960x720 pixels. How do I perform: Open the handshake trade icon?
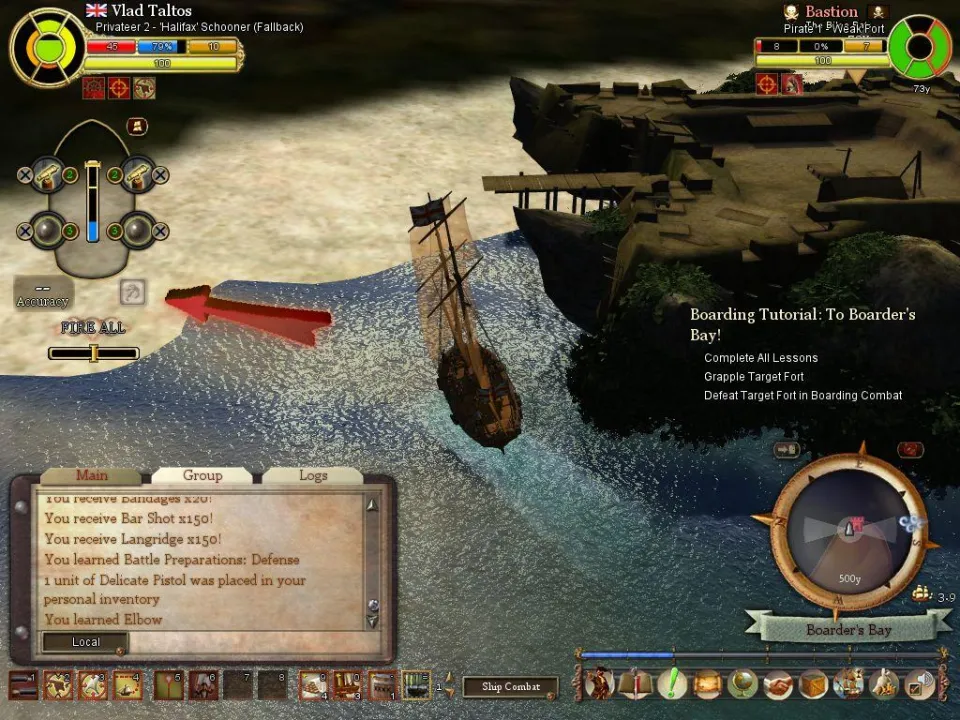coord(778,684)
